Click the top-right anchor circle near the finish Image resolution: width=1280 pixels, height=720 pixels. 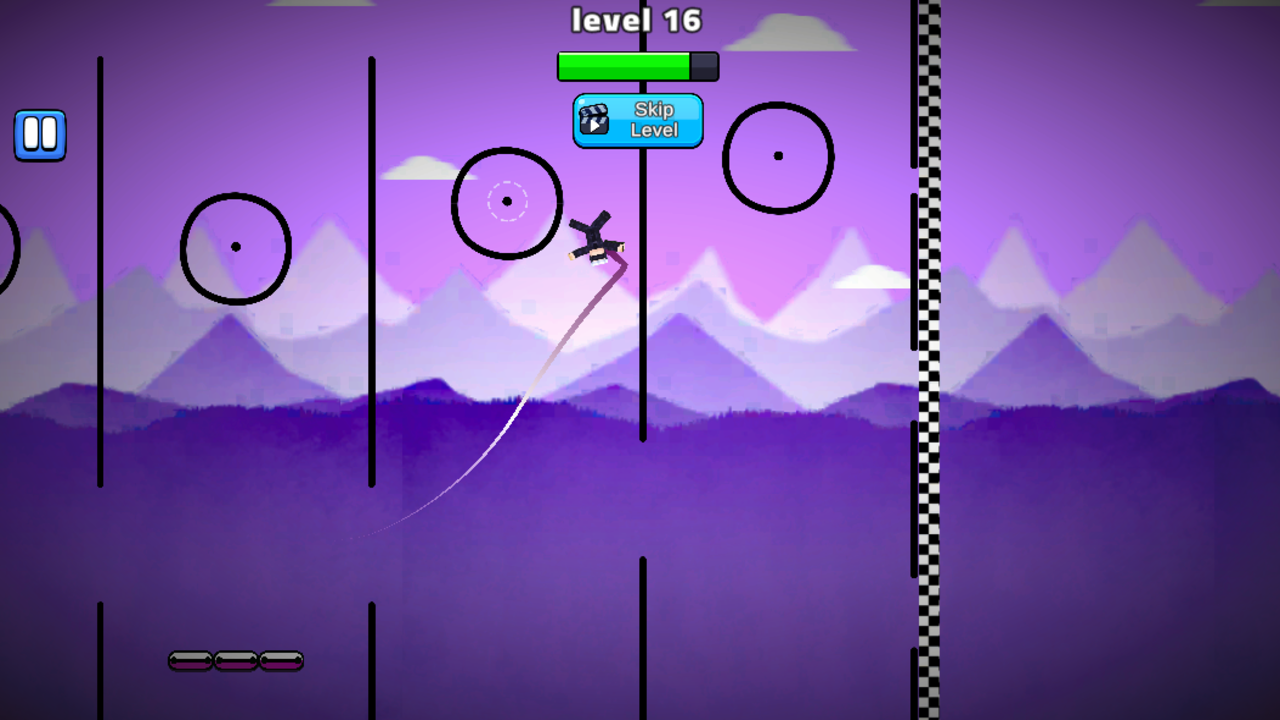pyautogui.click(x=778, y=157)
